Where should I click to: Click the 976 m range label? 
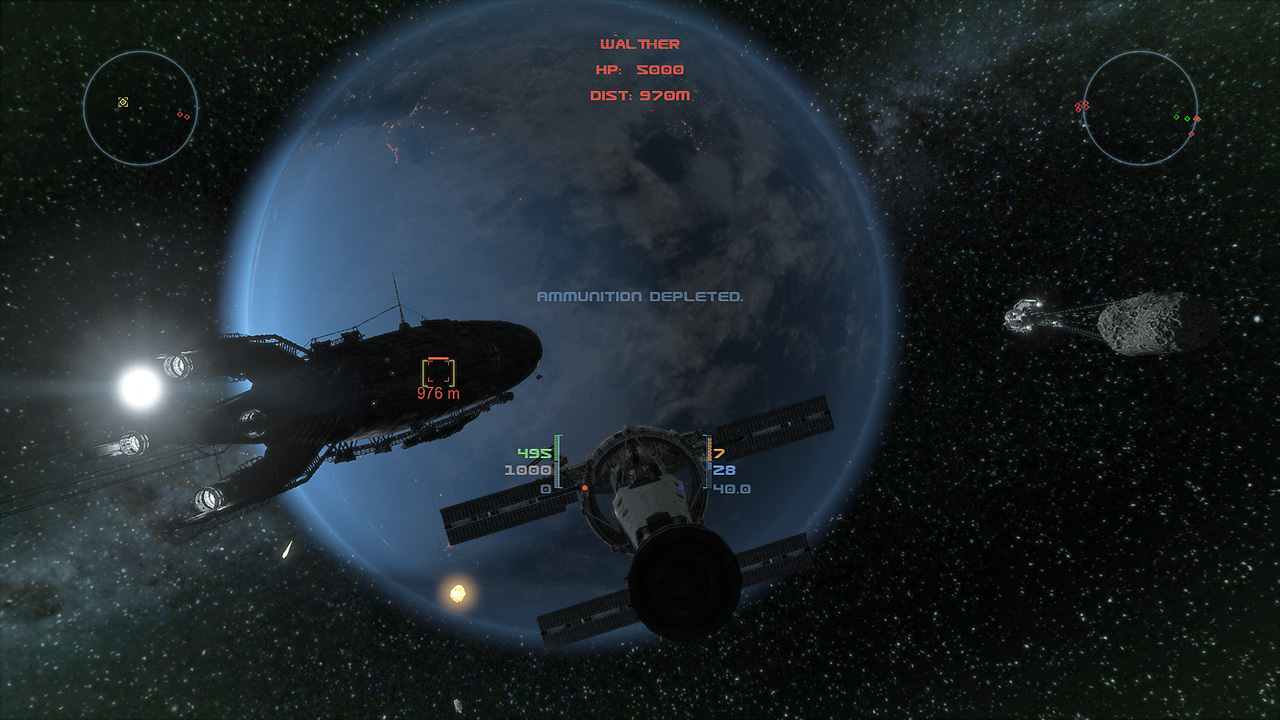pos(437,394)
